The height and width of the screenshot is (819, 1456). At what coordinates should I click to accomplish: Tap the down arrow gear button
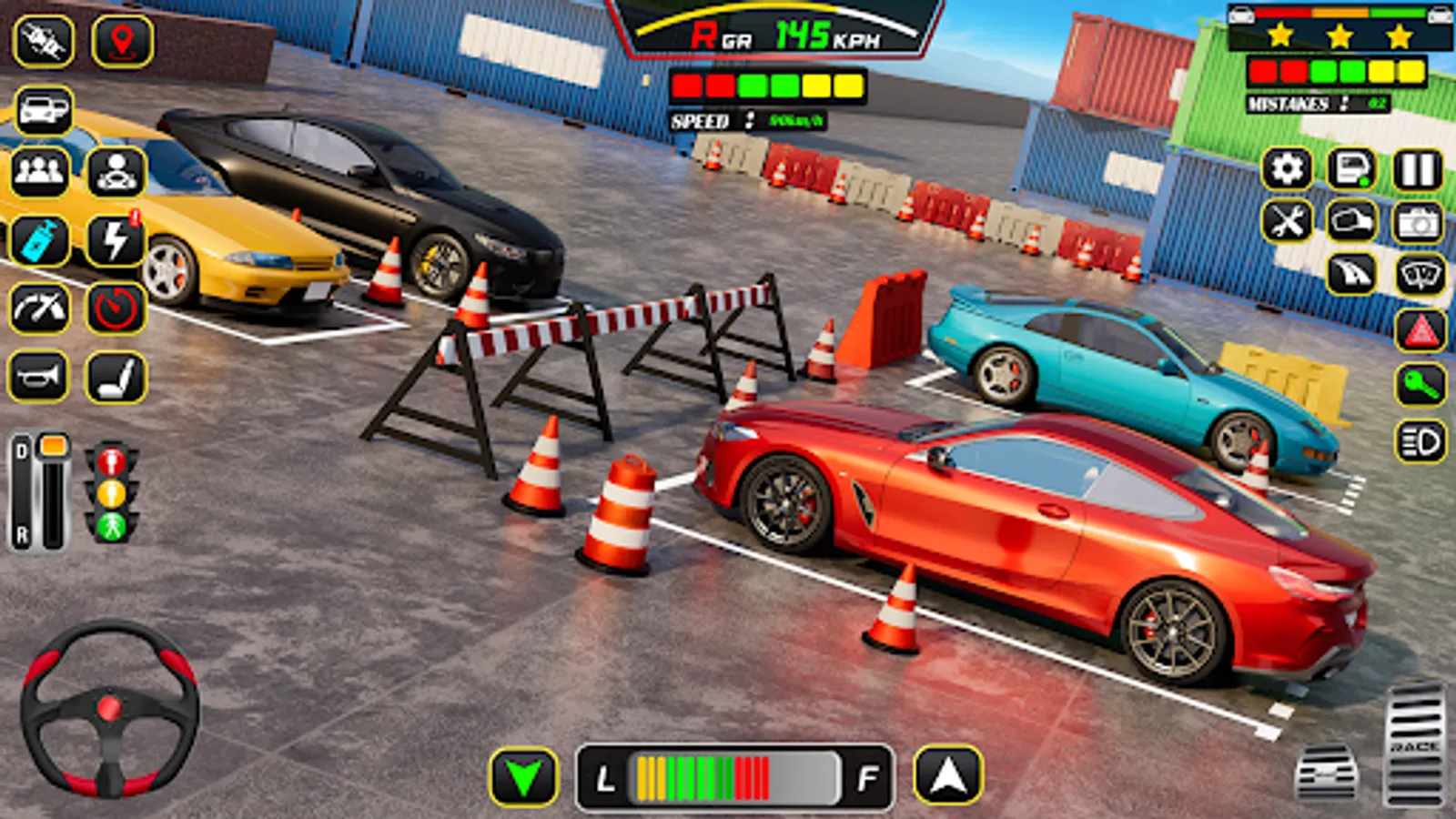pyautogui.click(x=524, y=777)
